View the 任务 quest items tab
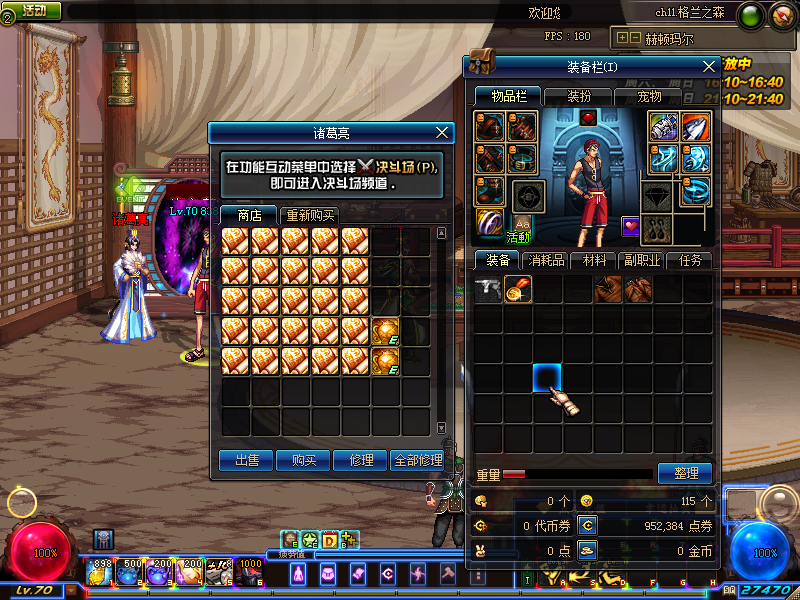 coord(691,260)
